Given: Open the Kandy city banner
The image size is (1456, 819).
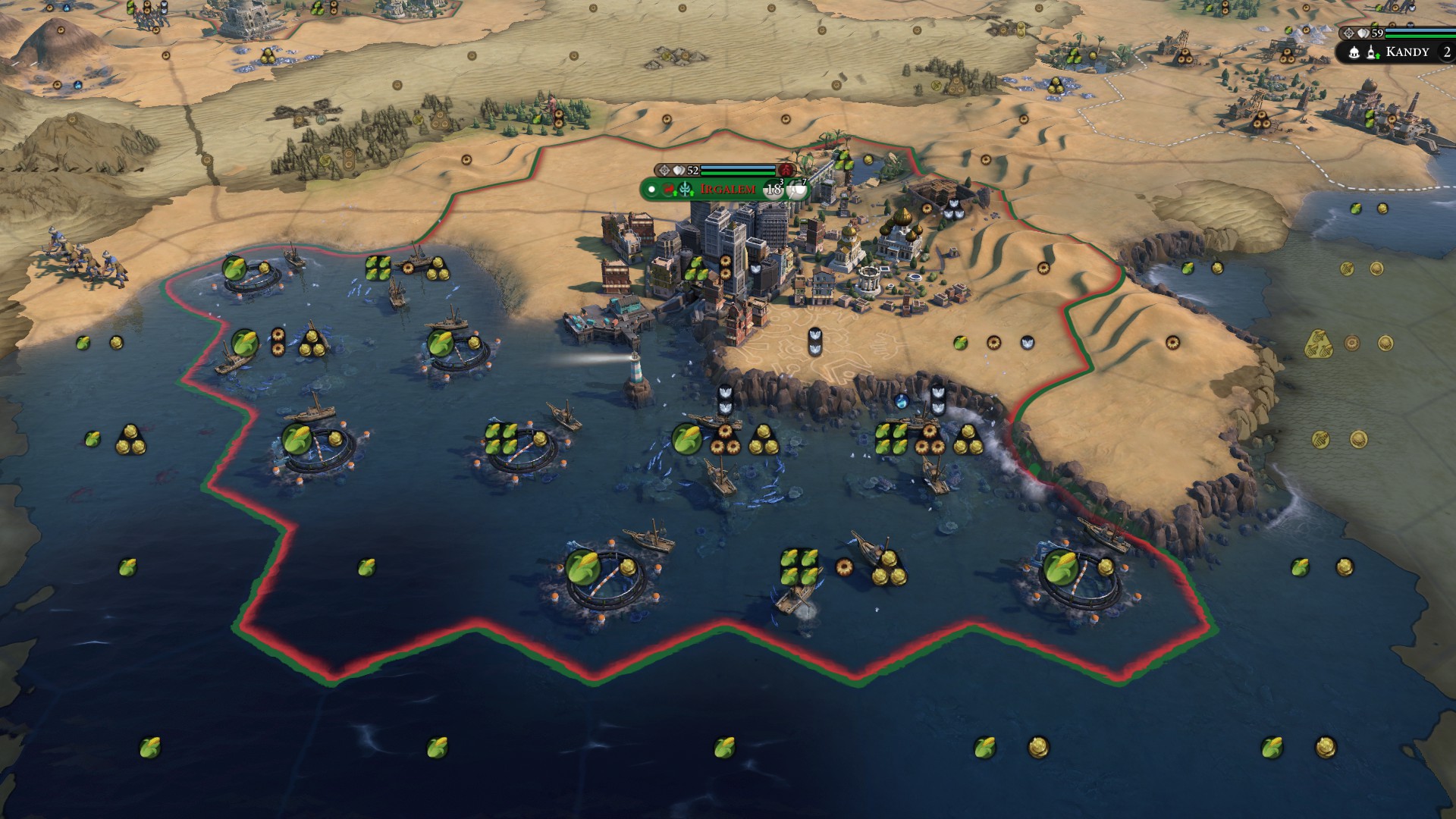Looking at the screenshot, I should pyautogui.click(x=1407, y=52).
